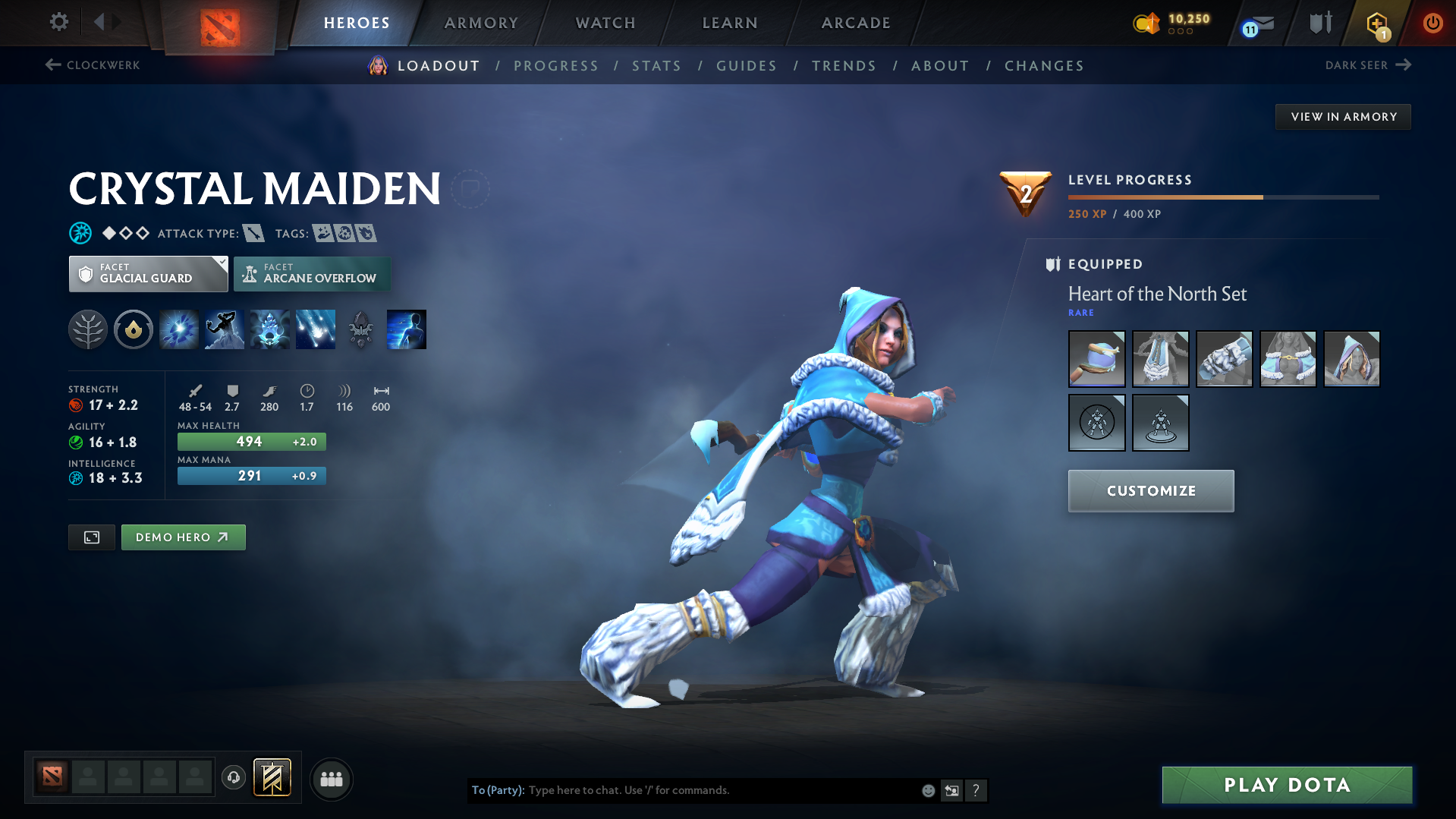1456x819 pixels.
Task: Select the equipped hood item slot
Action: [x=1351, y=359]
